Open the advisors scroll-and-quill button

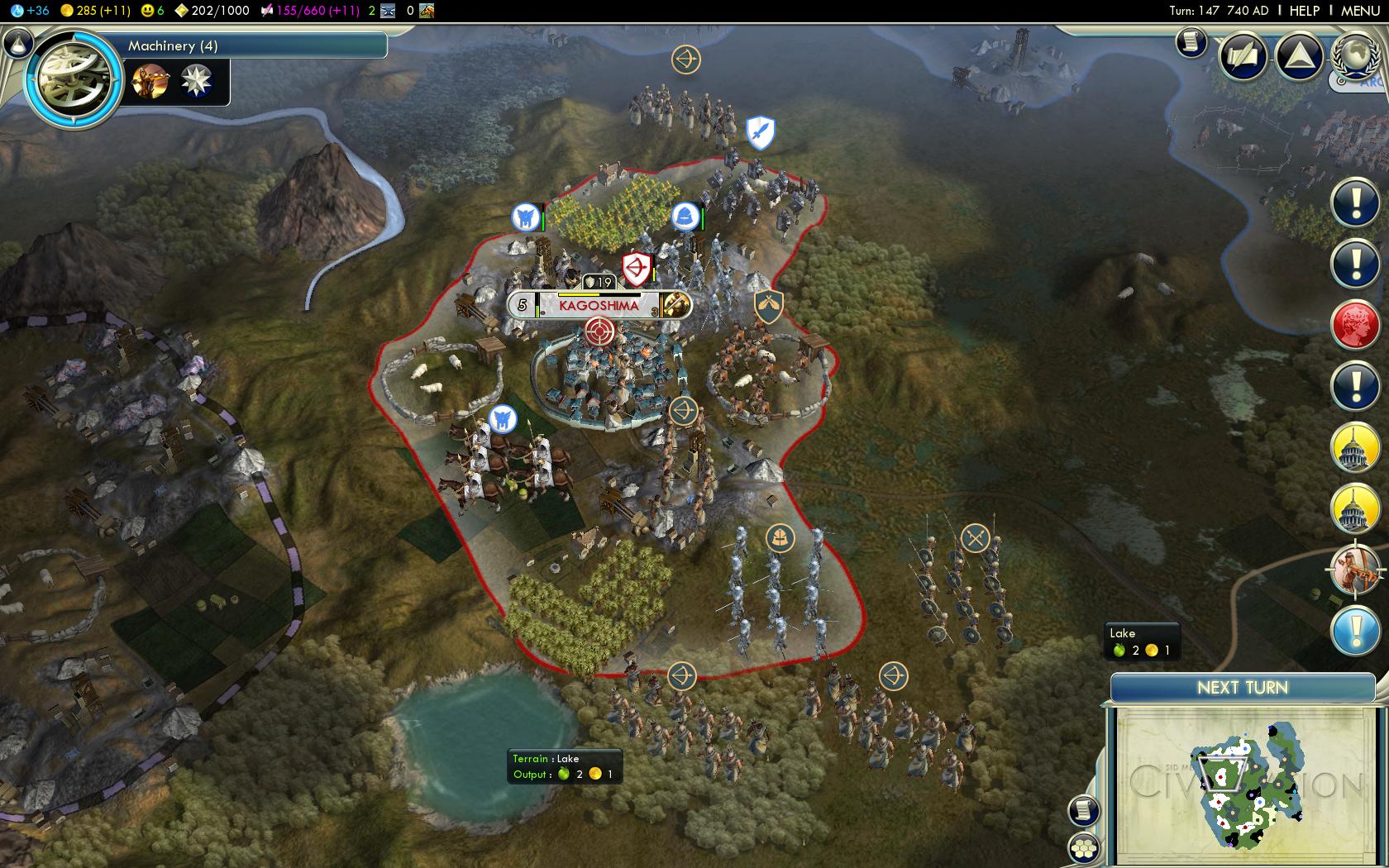[x=1243, y=56]
